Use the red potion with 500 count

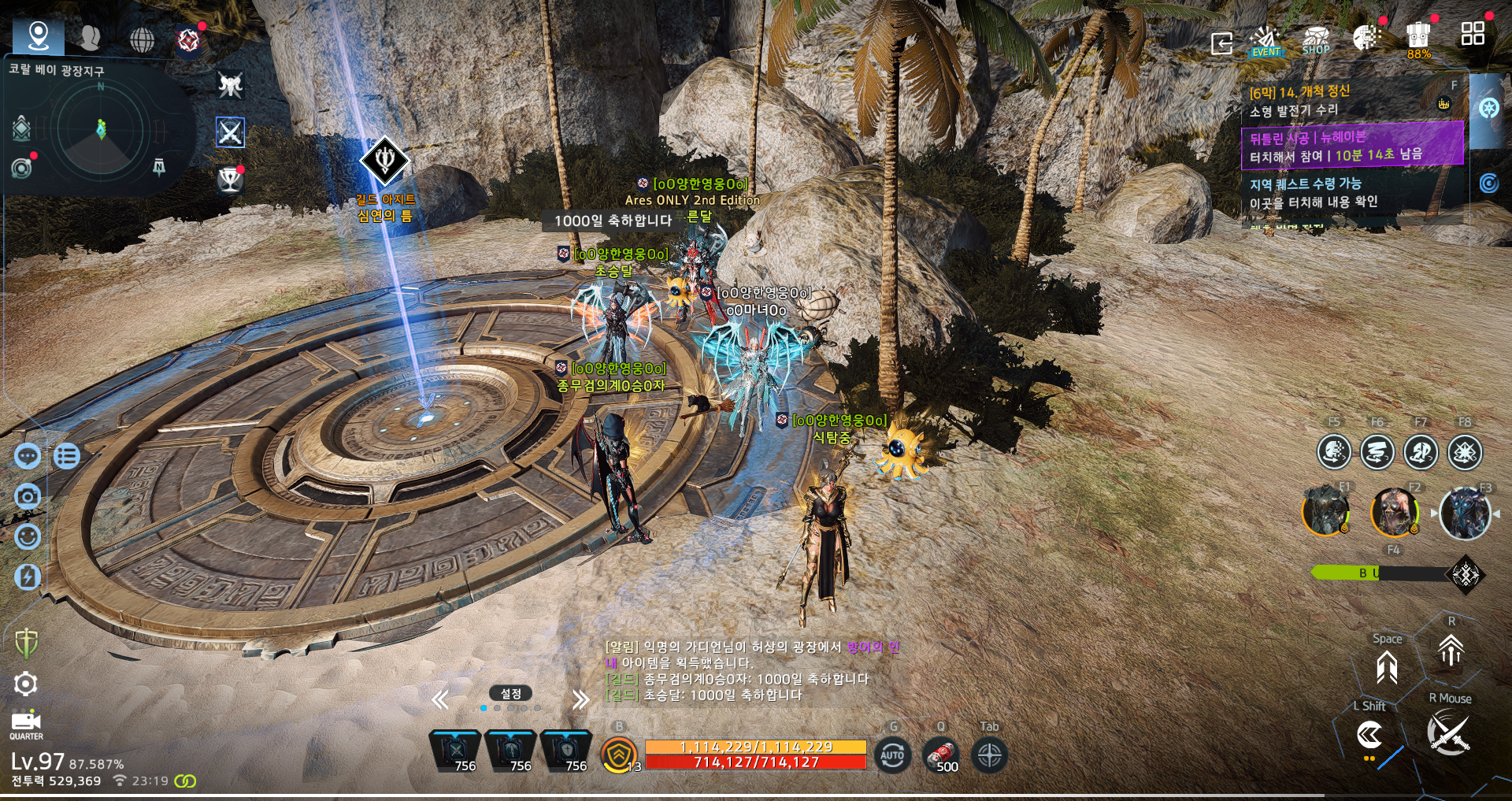coord(941,756)
